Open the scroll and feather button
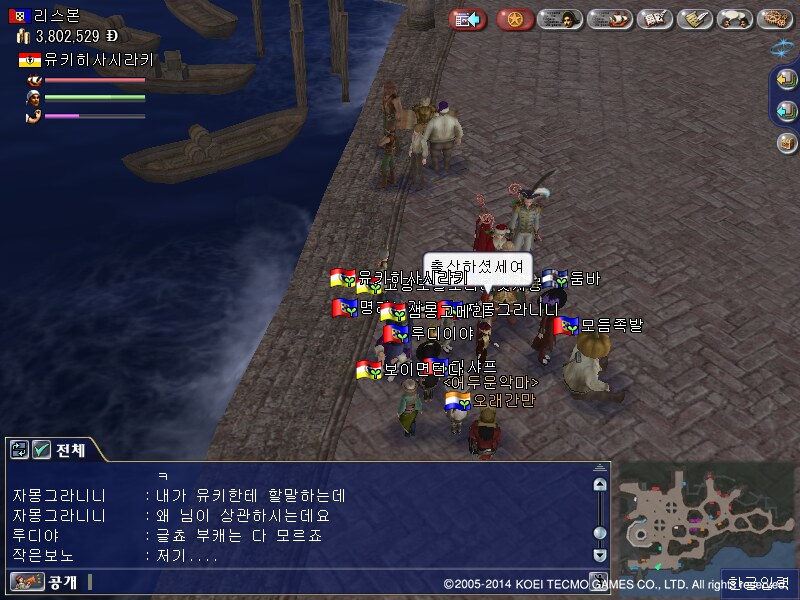The image size is (800, 600). pyautogui.click(x=695, y=19)
